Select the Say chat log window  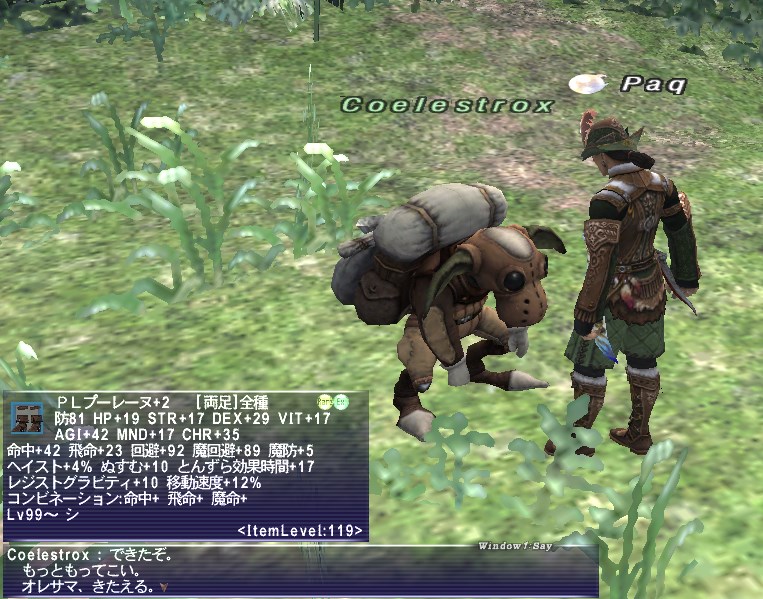[300, 570]
